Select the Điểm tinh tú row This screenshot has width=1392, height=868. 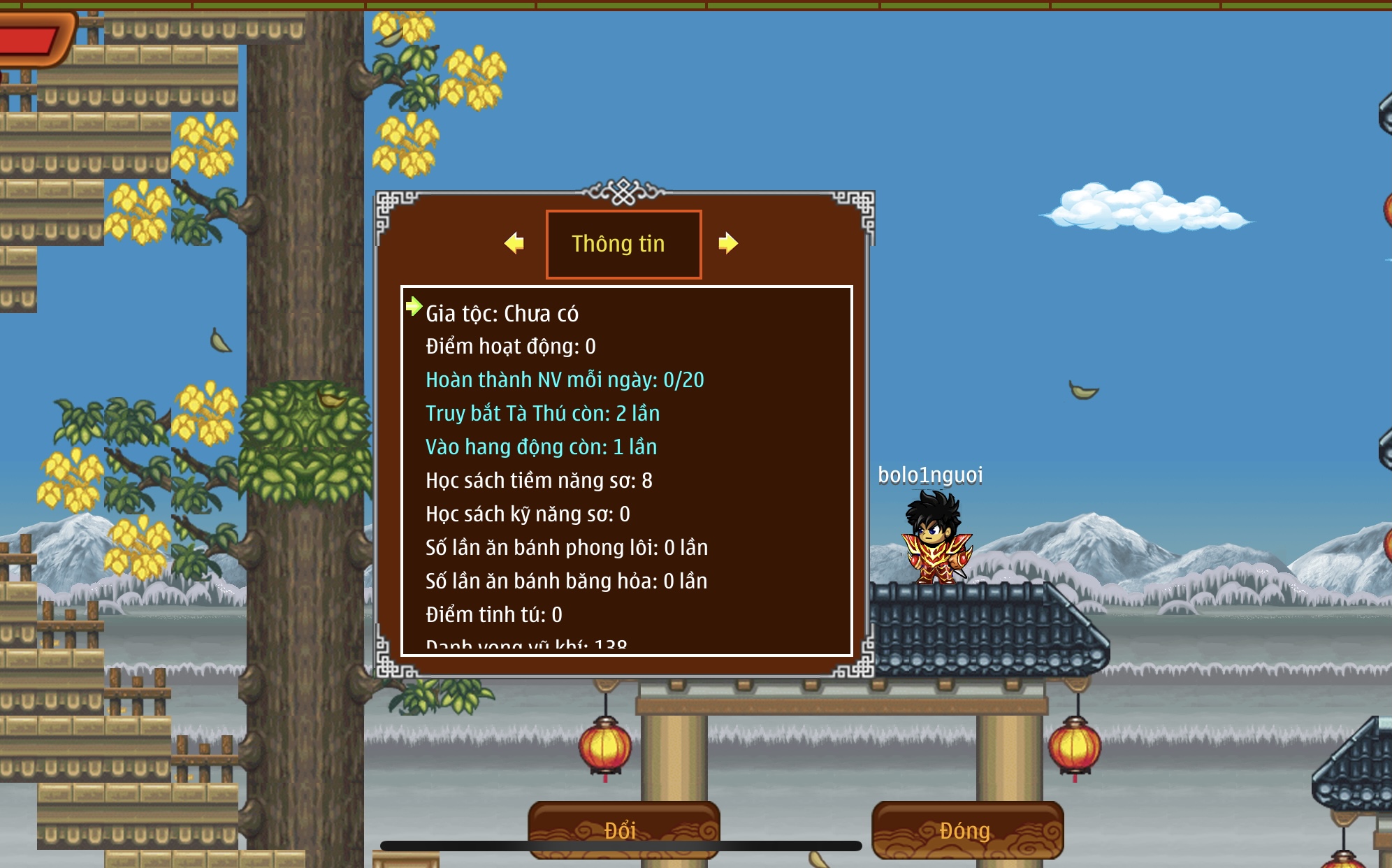pos(493,615)
